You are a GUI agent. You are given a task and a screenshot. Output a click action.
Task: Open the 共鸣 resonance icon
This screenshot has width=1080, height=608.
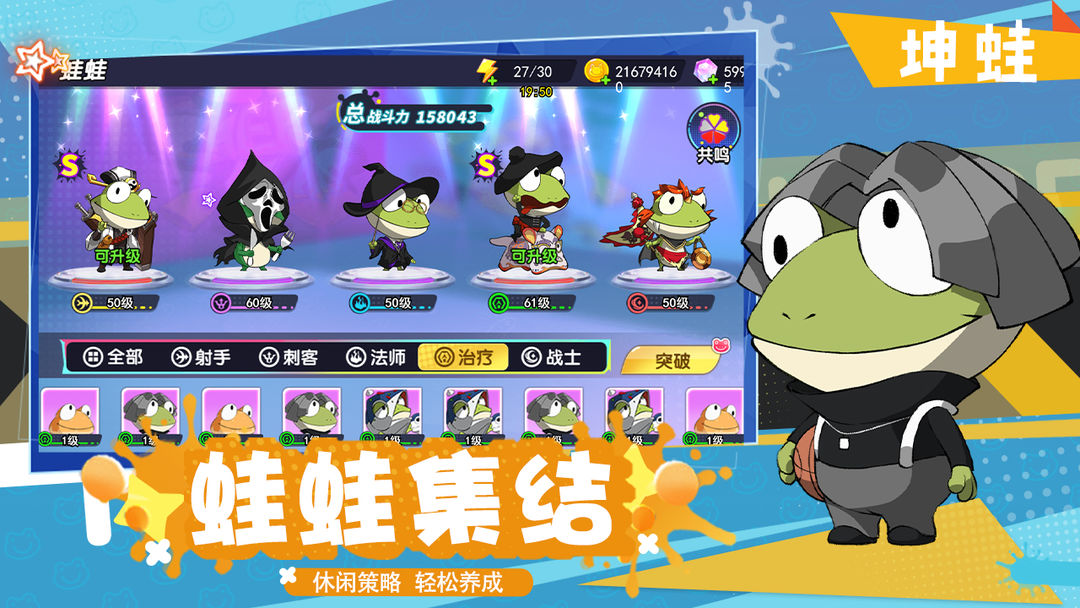coord(713,134)
